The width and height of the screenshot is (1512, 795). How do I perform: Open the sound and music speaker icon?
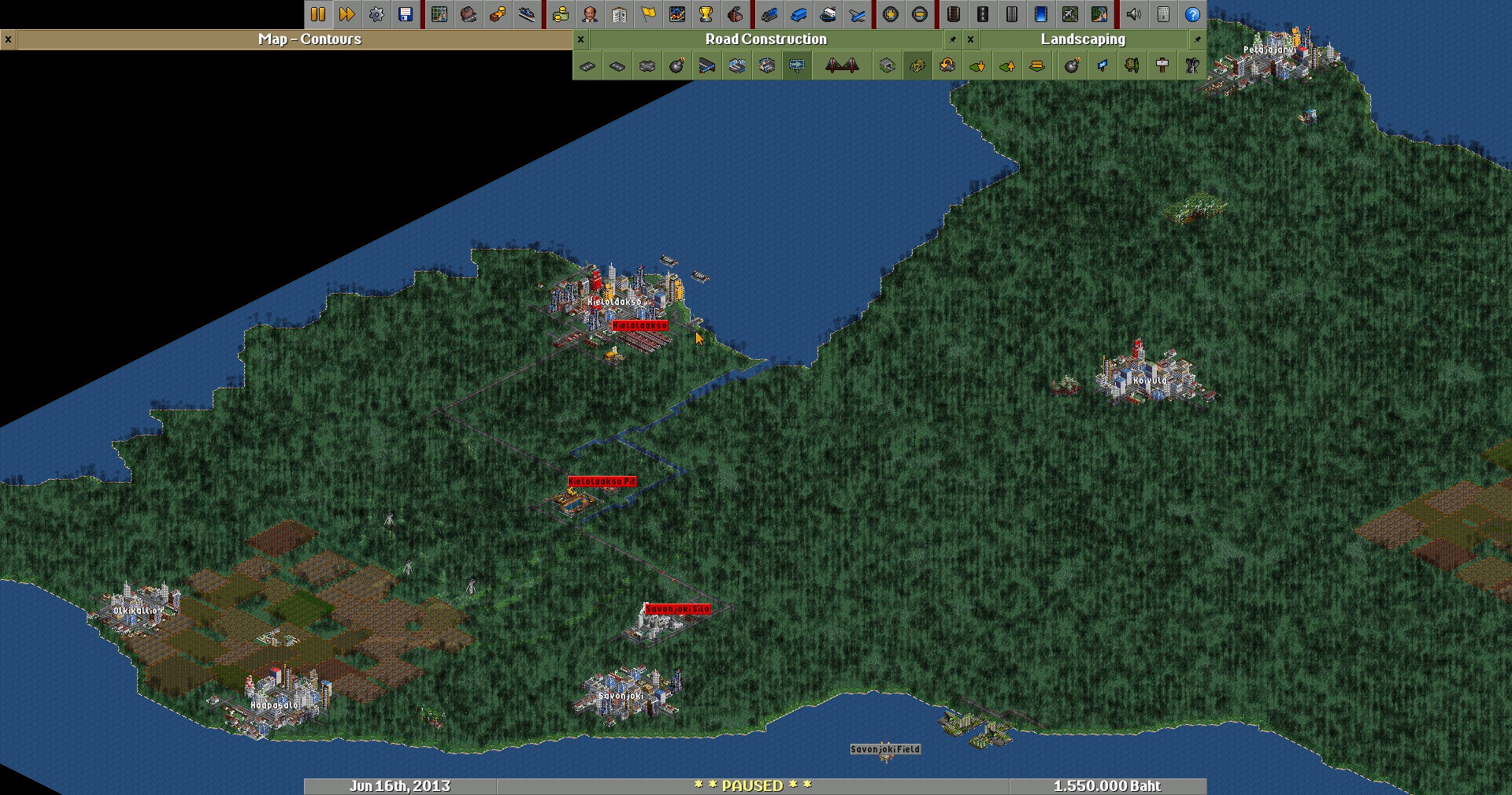(1134, 14)
